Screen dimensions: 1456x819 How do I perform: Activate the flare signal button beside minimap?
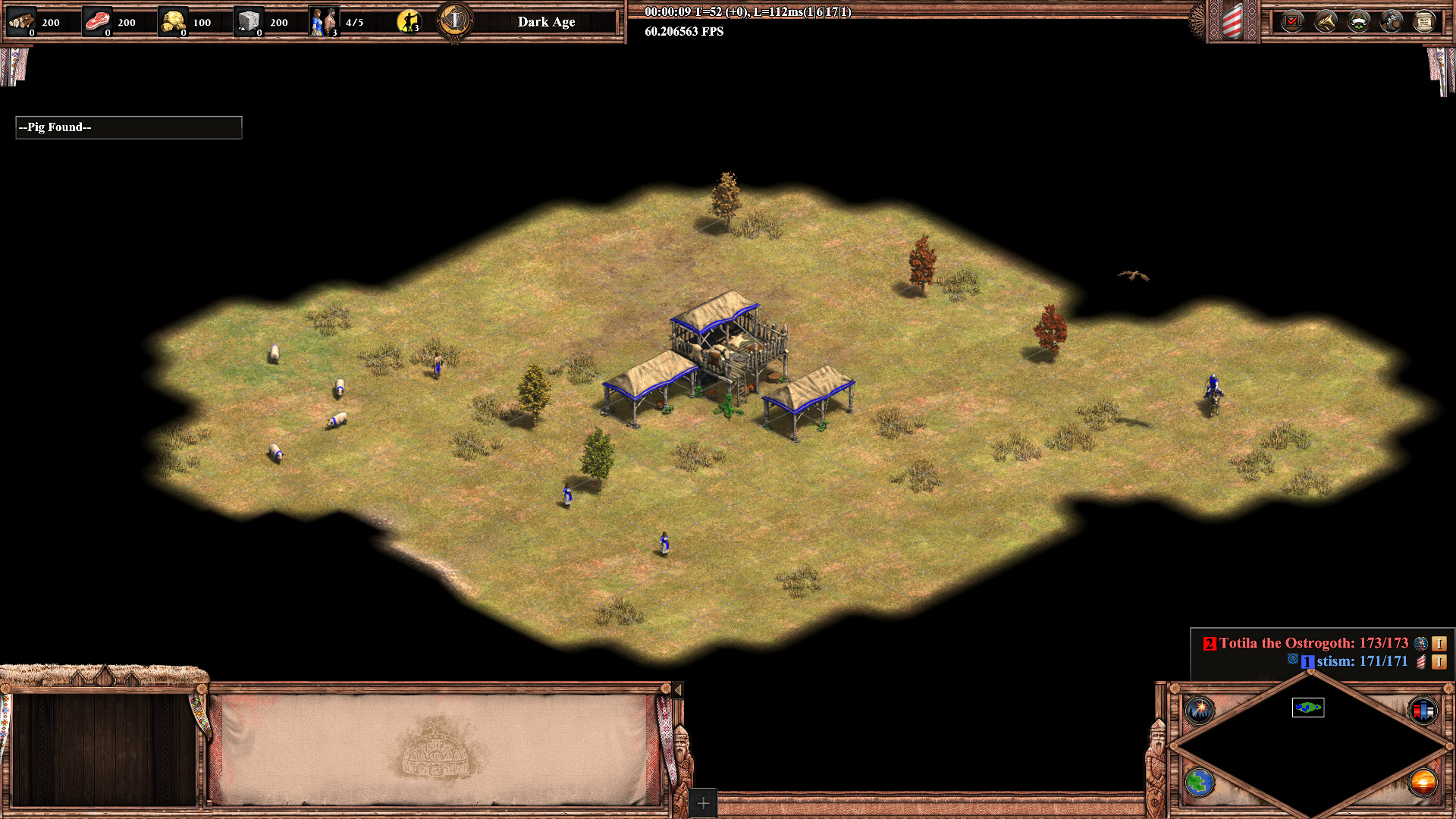point(1200,711)
